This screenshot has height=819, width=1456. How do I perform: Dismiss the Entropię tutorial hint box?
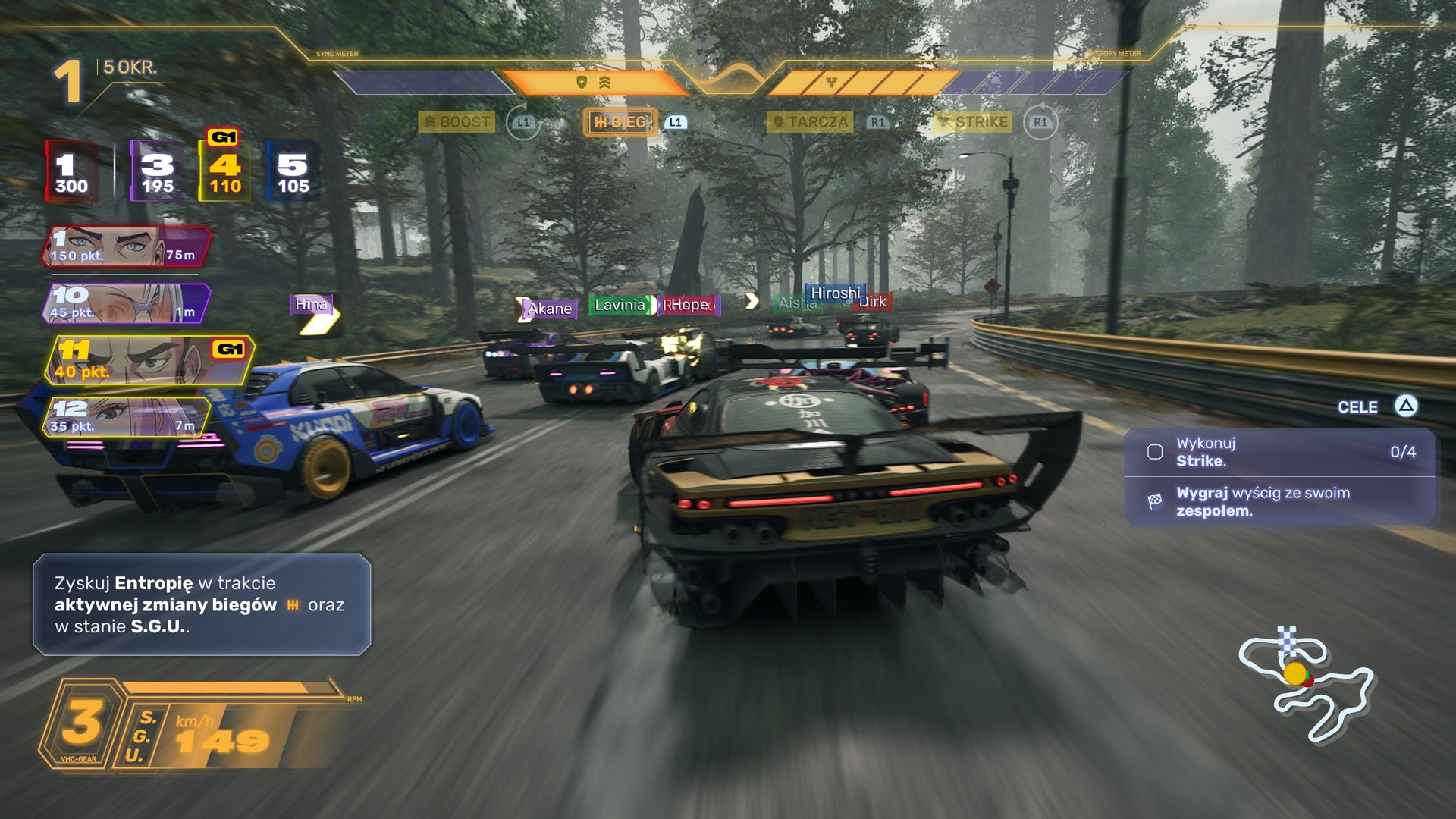click(x=202, y=604)
